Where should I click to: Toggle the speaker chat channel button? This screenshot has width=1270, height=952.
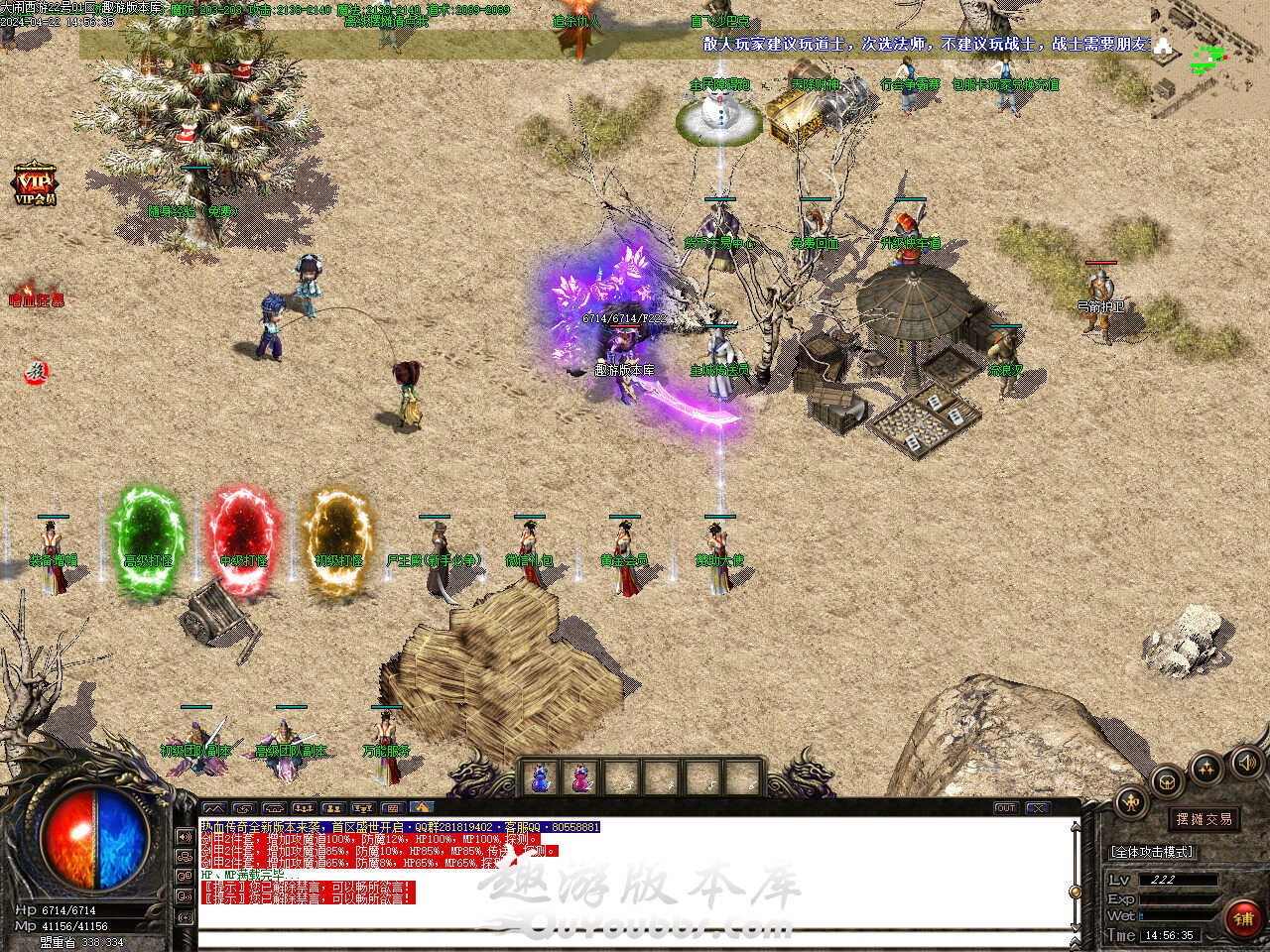[184, 836]
